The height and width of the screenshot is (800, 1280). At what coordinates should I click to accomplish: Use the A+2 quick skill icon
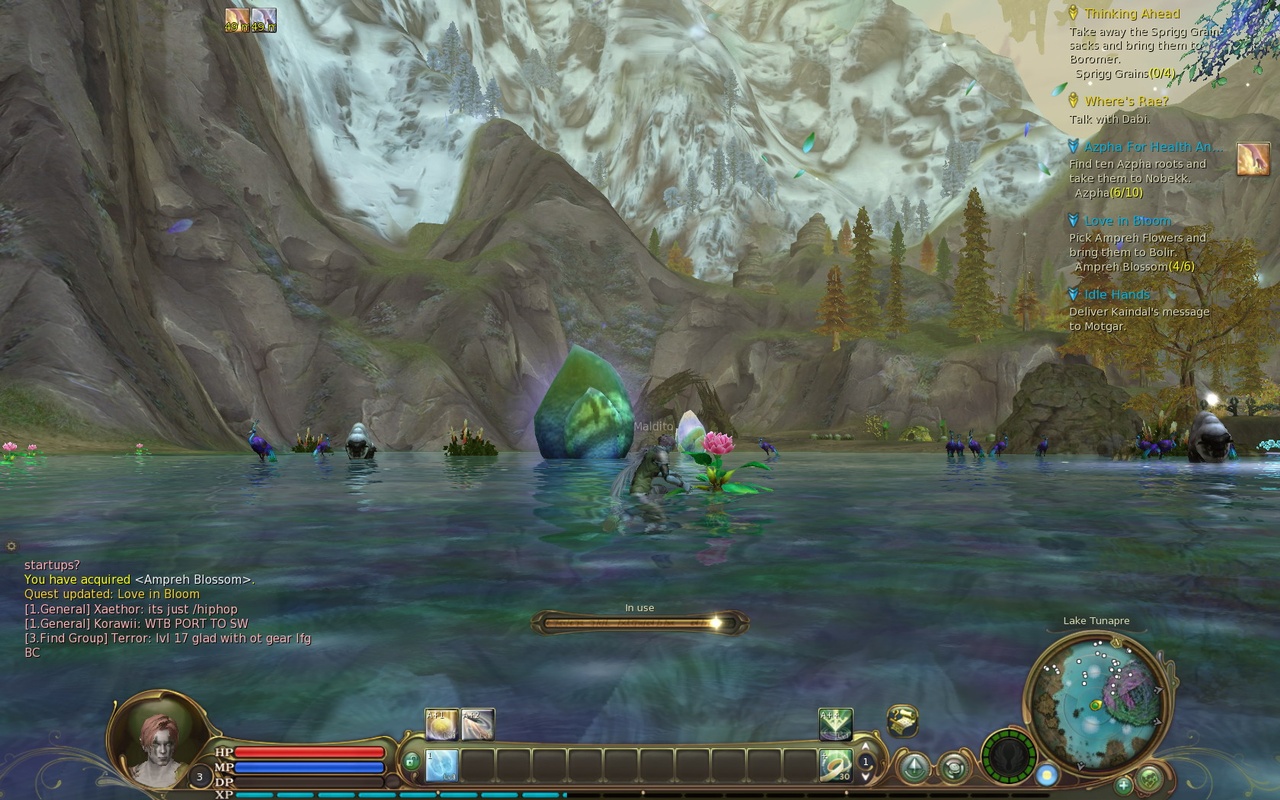coord(476,721)
